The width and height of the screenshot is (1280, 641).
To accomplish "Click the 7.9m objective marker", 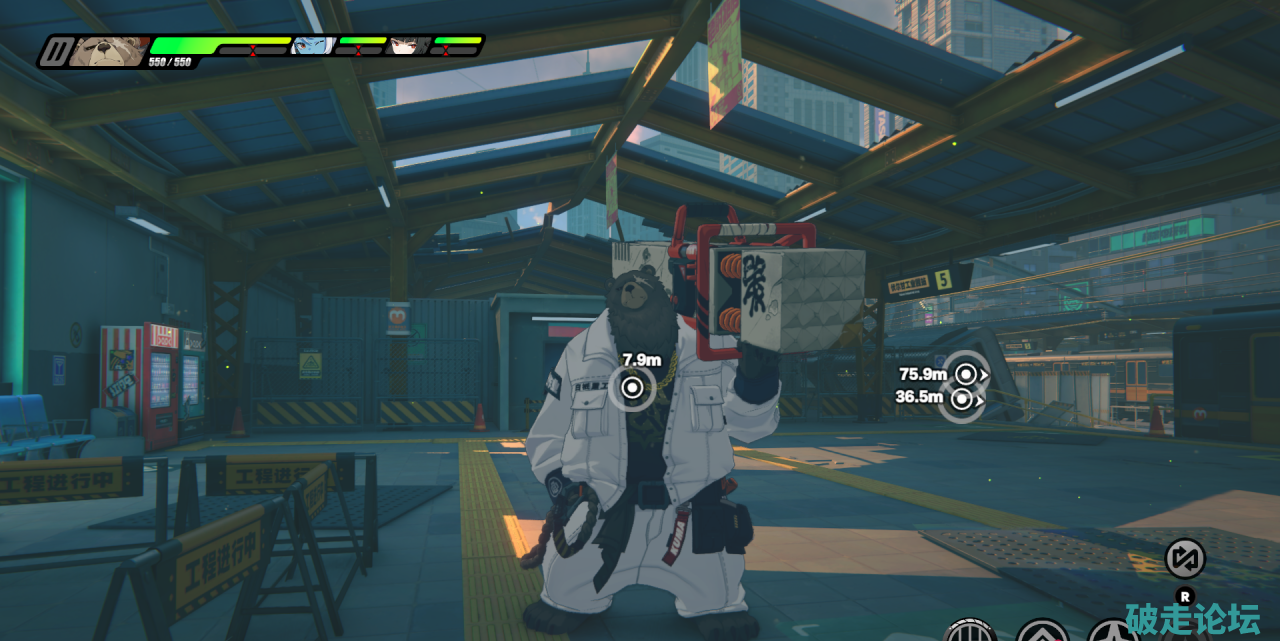I will pyautogui.click(x=632, y=387).
